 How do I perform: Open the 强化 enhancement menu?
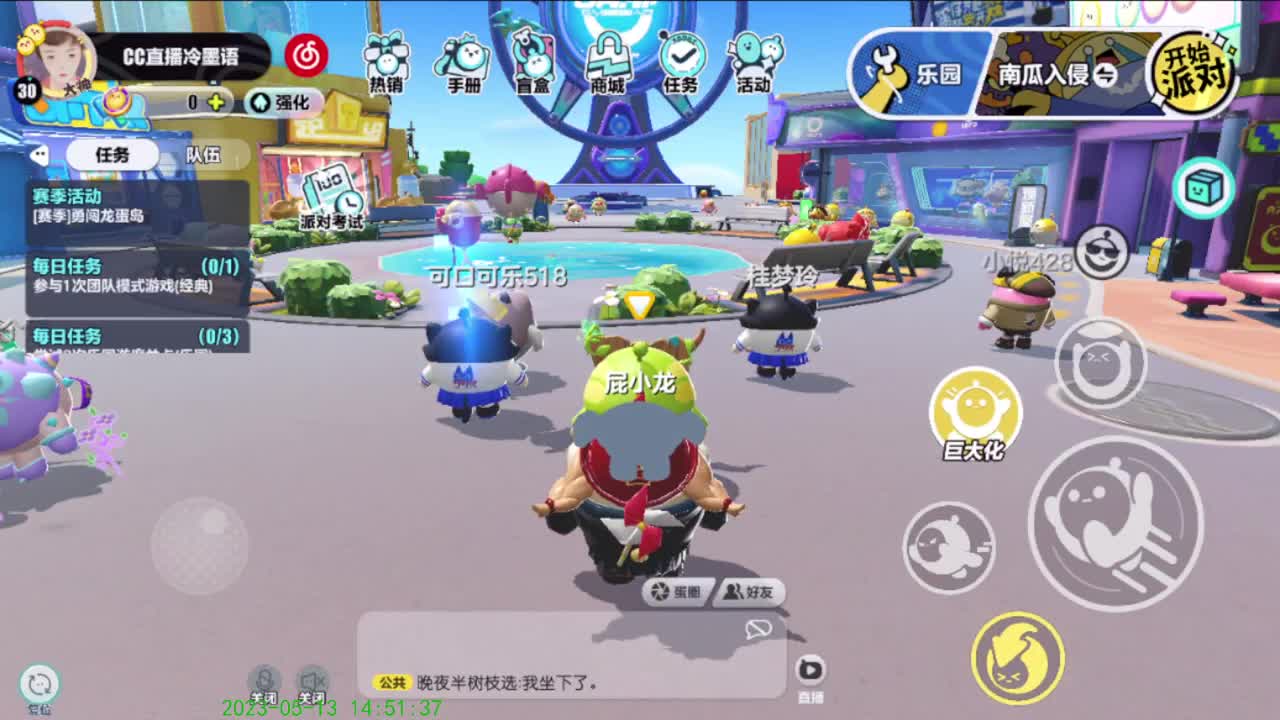pos(283,104)
